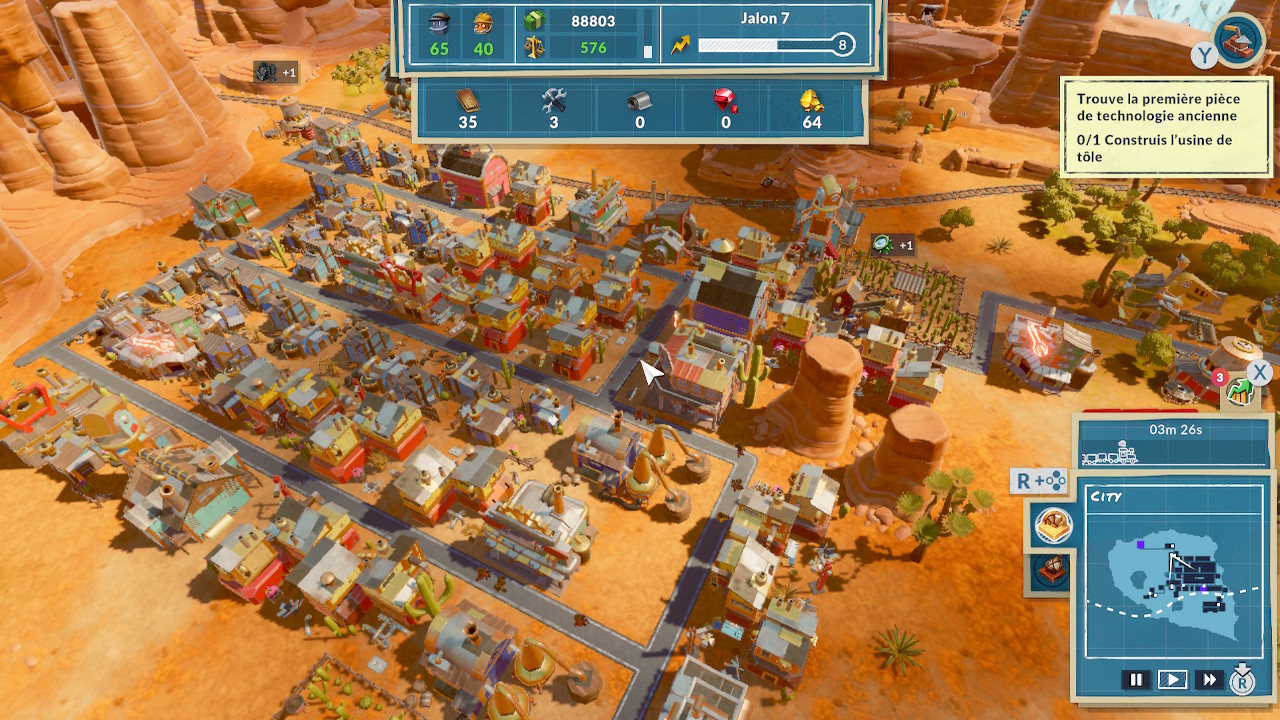The width and height of the screenshot is (1280, 720).
Task: Click the wood planks resource icon
Action: point(468,100)
